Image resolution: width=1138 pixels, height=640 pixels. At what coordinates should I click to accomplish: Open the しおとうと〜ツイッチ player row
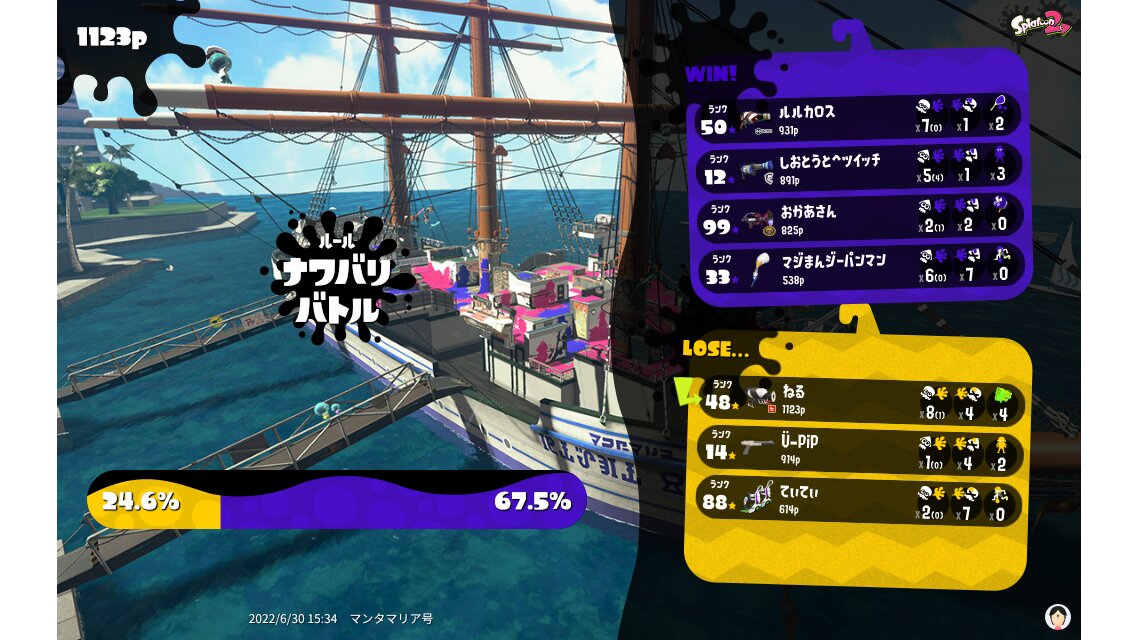(858, 168)
